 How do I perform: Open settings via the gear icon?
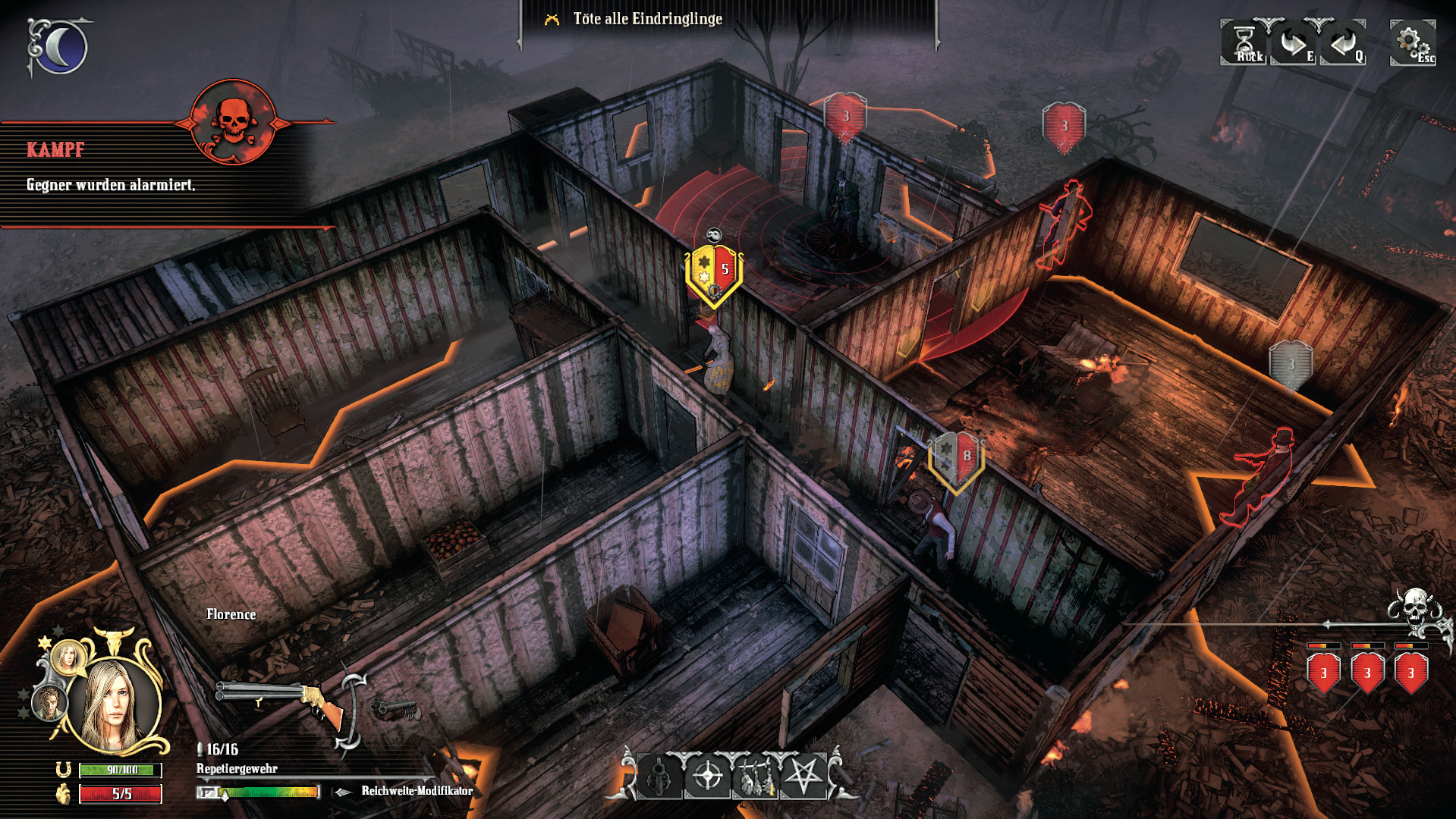point(1410,41)
